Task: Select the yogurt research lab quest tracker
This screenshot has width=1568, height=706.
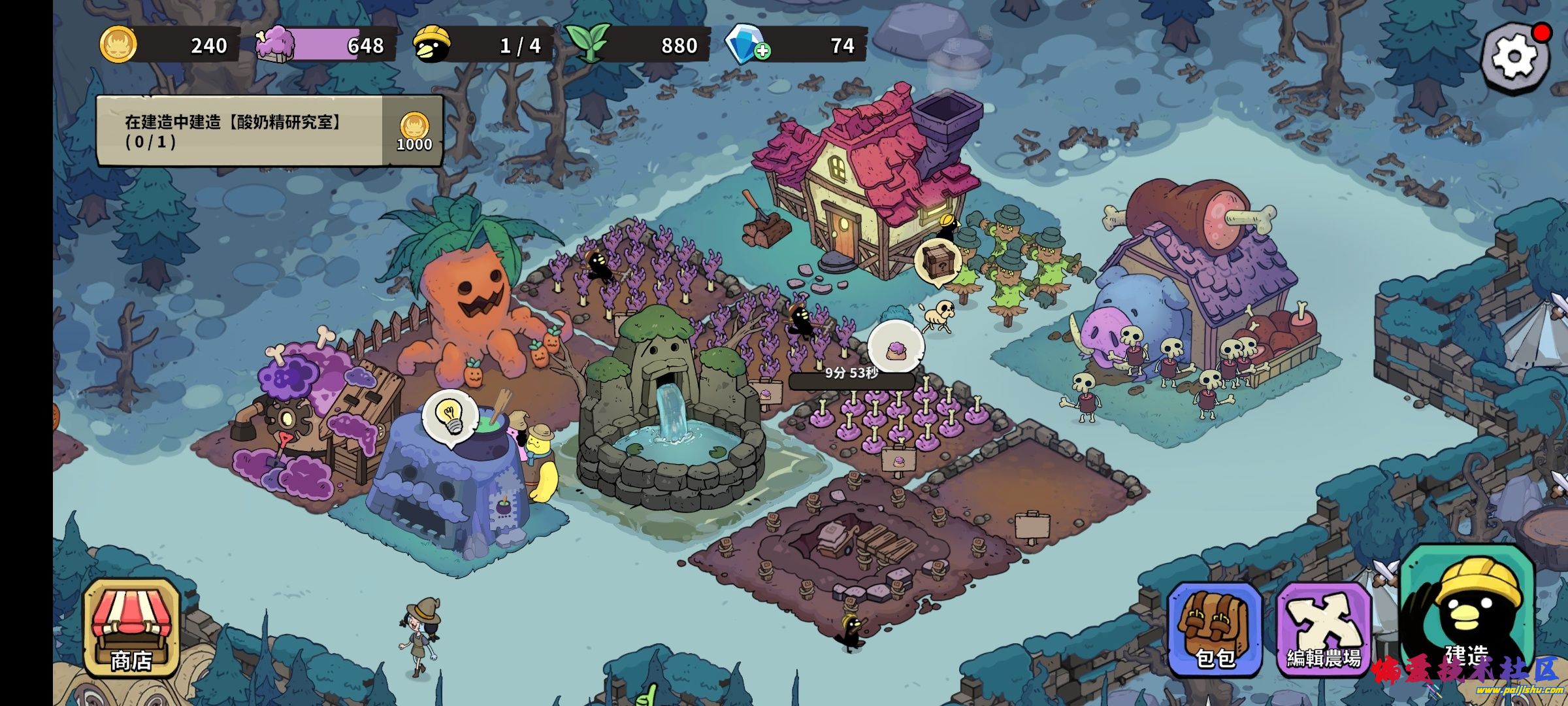Action: point(269,131)
